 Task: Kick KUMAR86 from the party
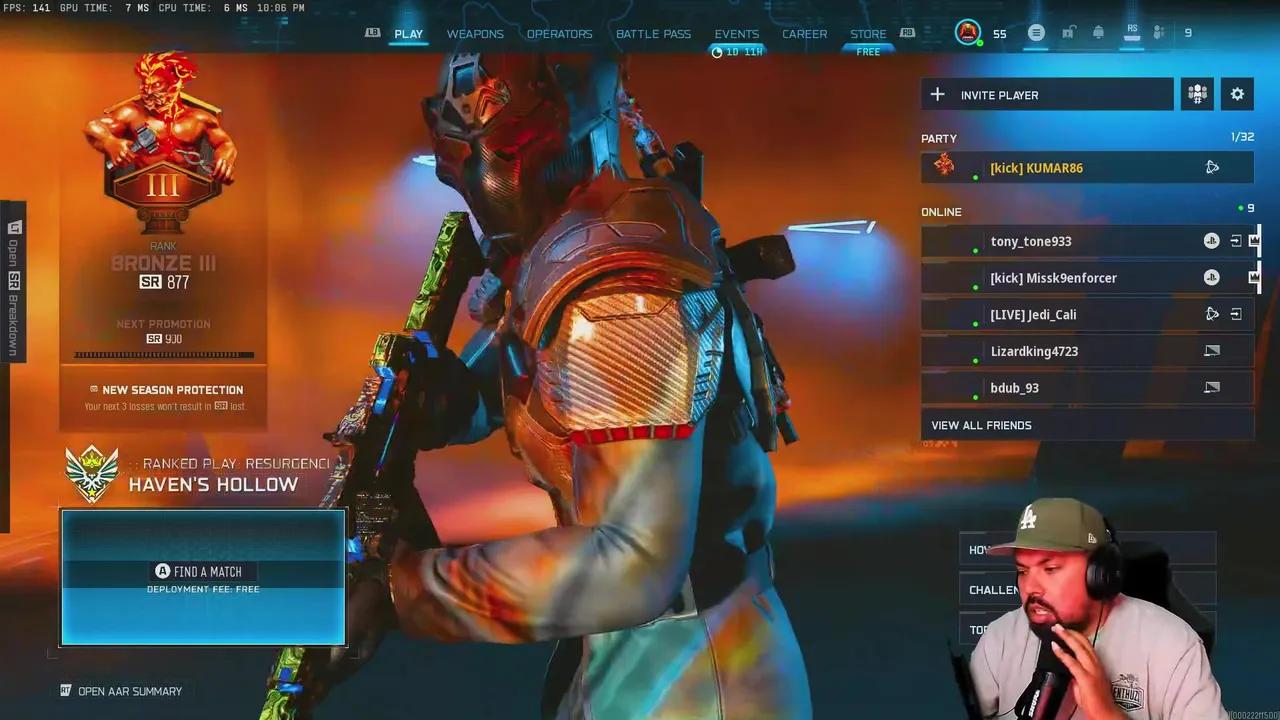(x=1000, y=168)
